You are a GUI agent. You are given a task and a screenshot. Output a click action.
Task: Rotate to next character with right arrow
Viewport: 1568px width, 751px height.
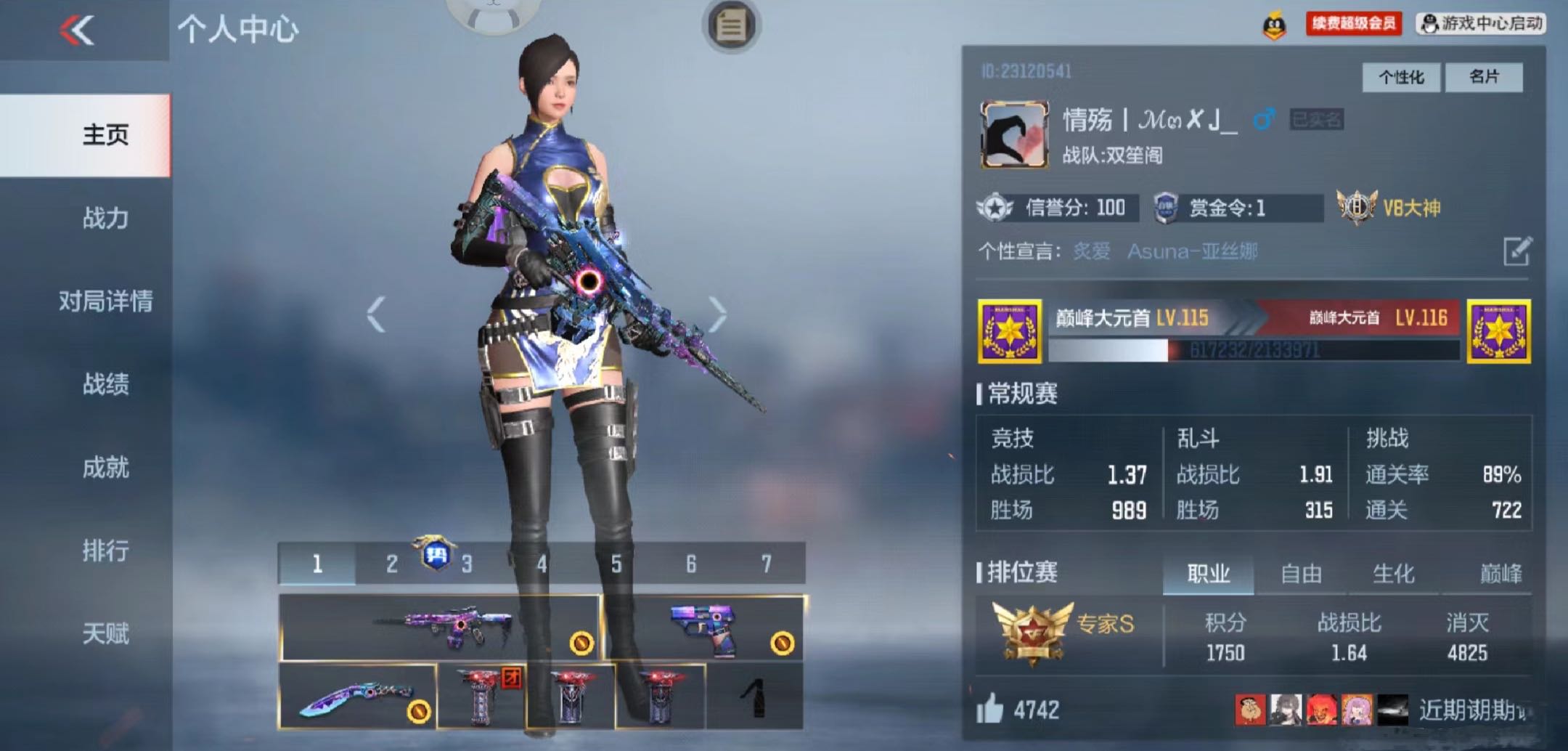click(x=717, y=314)
